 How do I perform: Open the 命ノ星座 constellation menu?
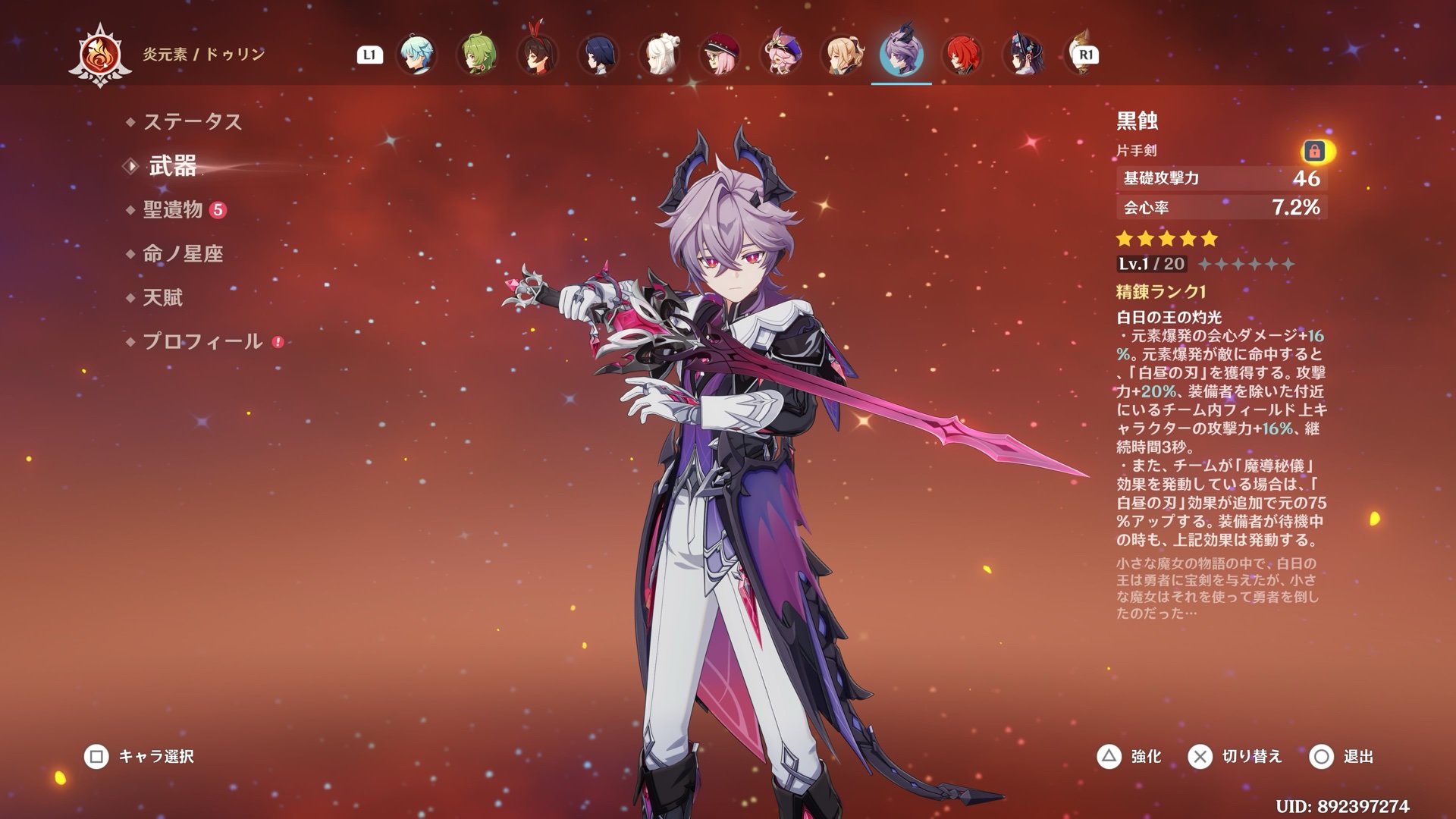click(x=183, y=254)
